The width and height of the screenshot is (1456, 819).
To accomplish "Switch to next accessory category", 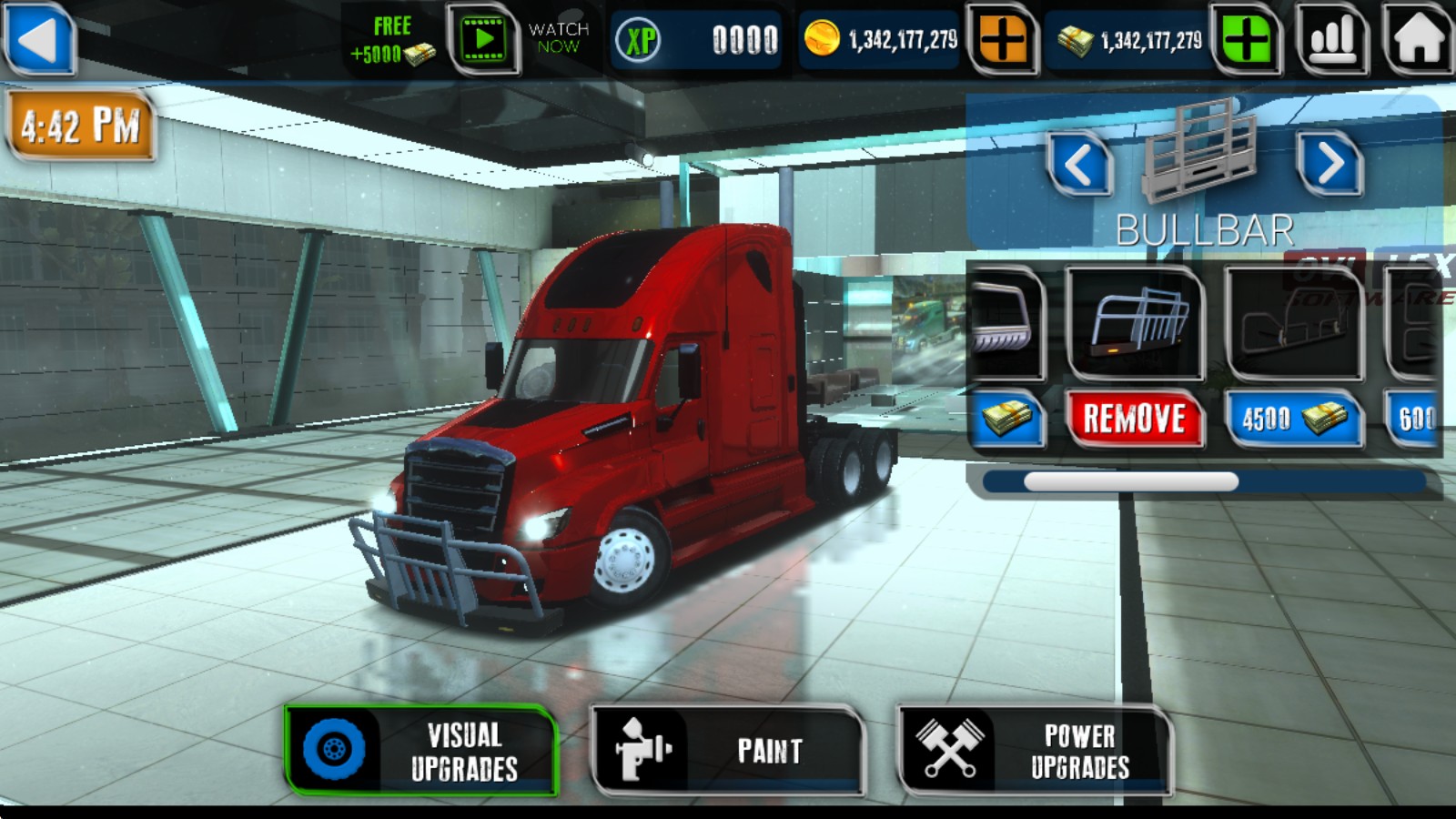I will pos(1330,164).
